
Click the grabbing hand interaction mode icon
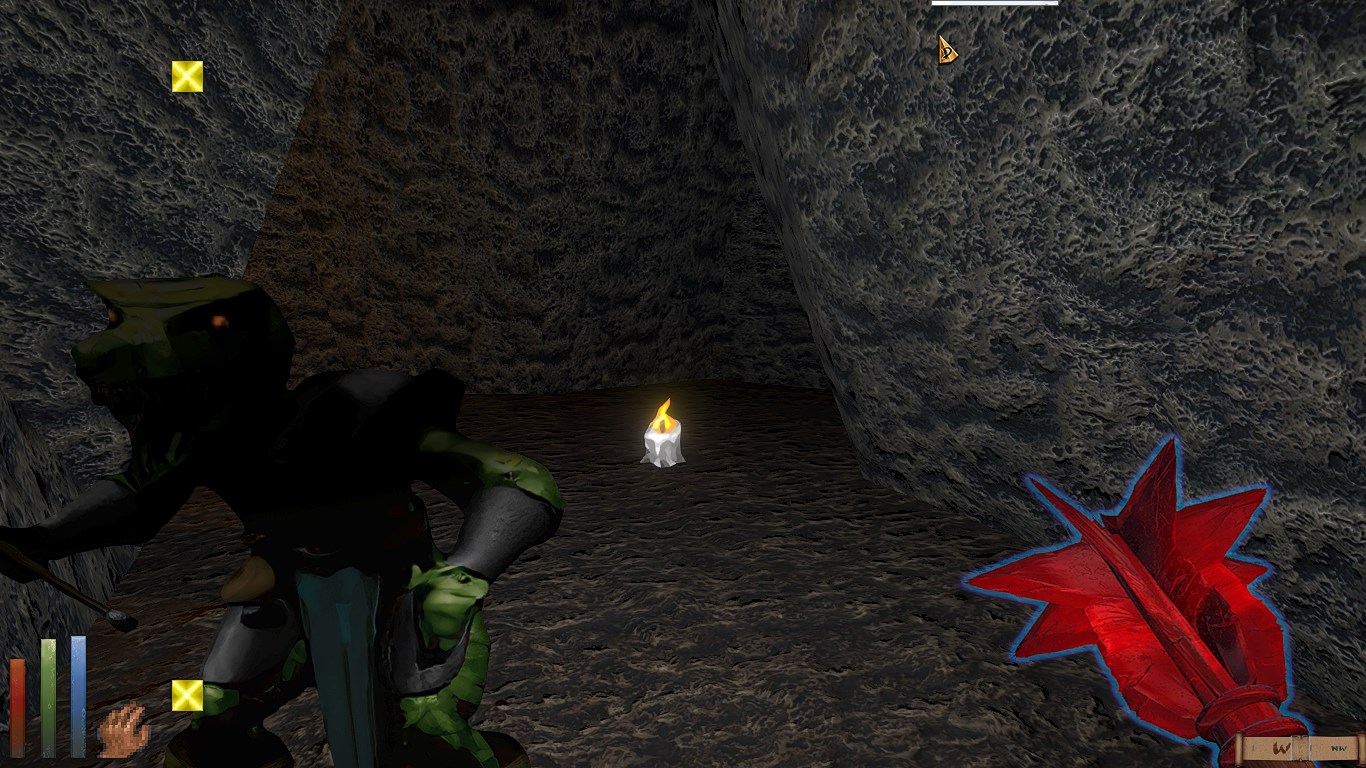point(123,730)
